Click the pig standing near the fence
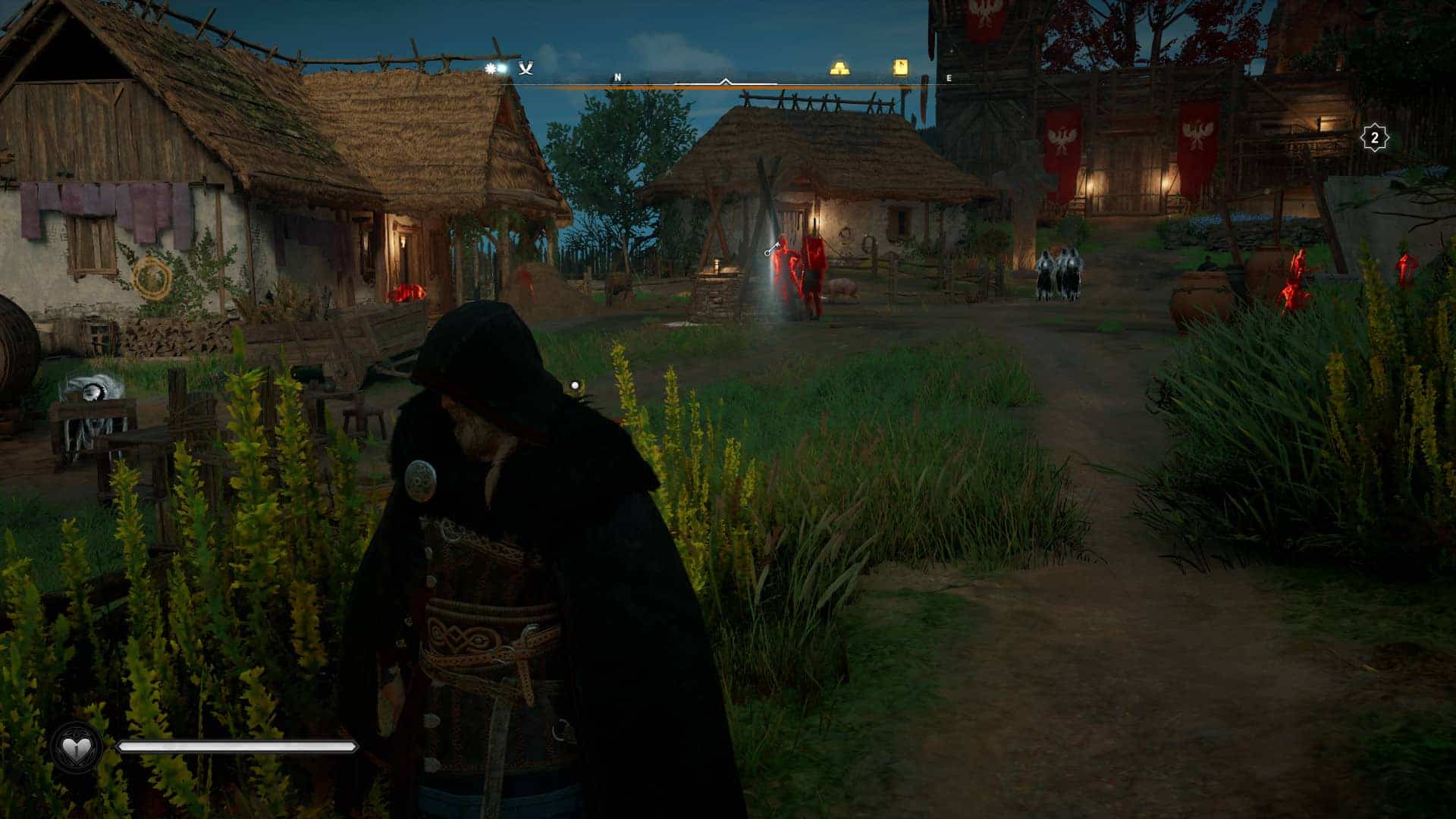Viewport: 1456px width, 819px height. click(842, 290)
